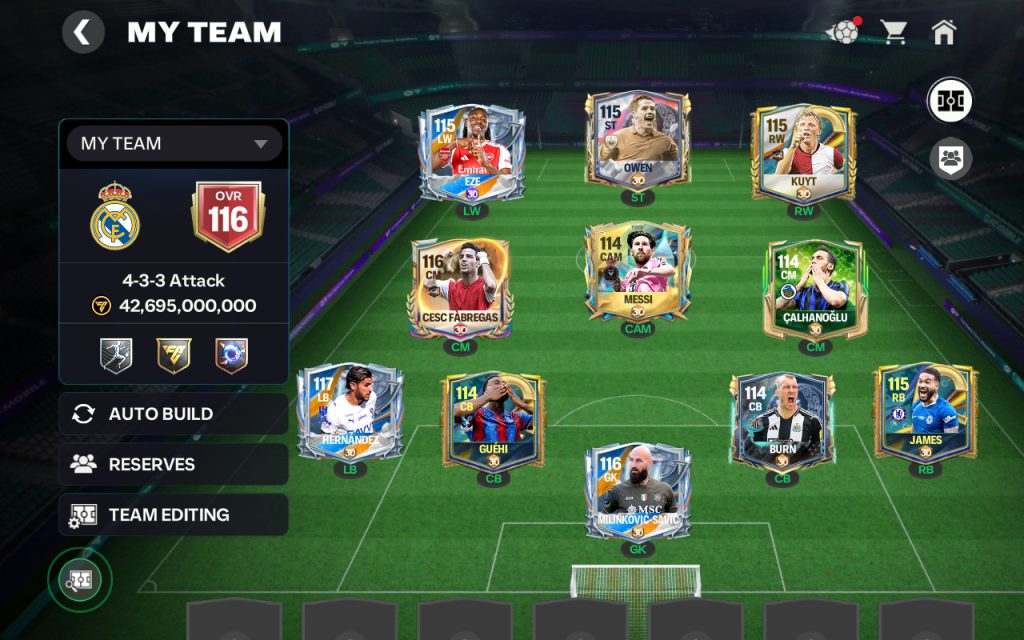This screenshot has height=640, width=1024.
Task: Open the MY TEAM dropdown
Action: coord(174,144)
